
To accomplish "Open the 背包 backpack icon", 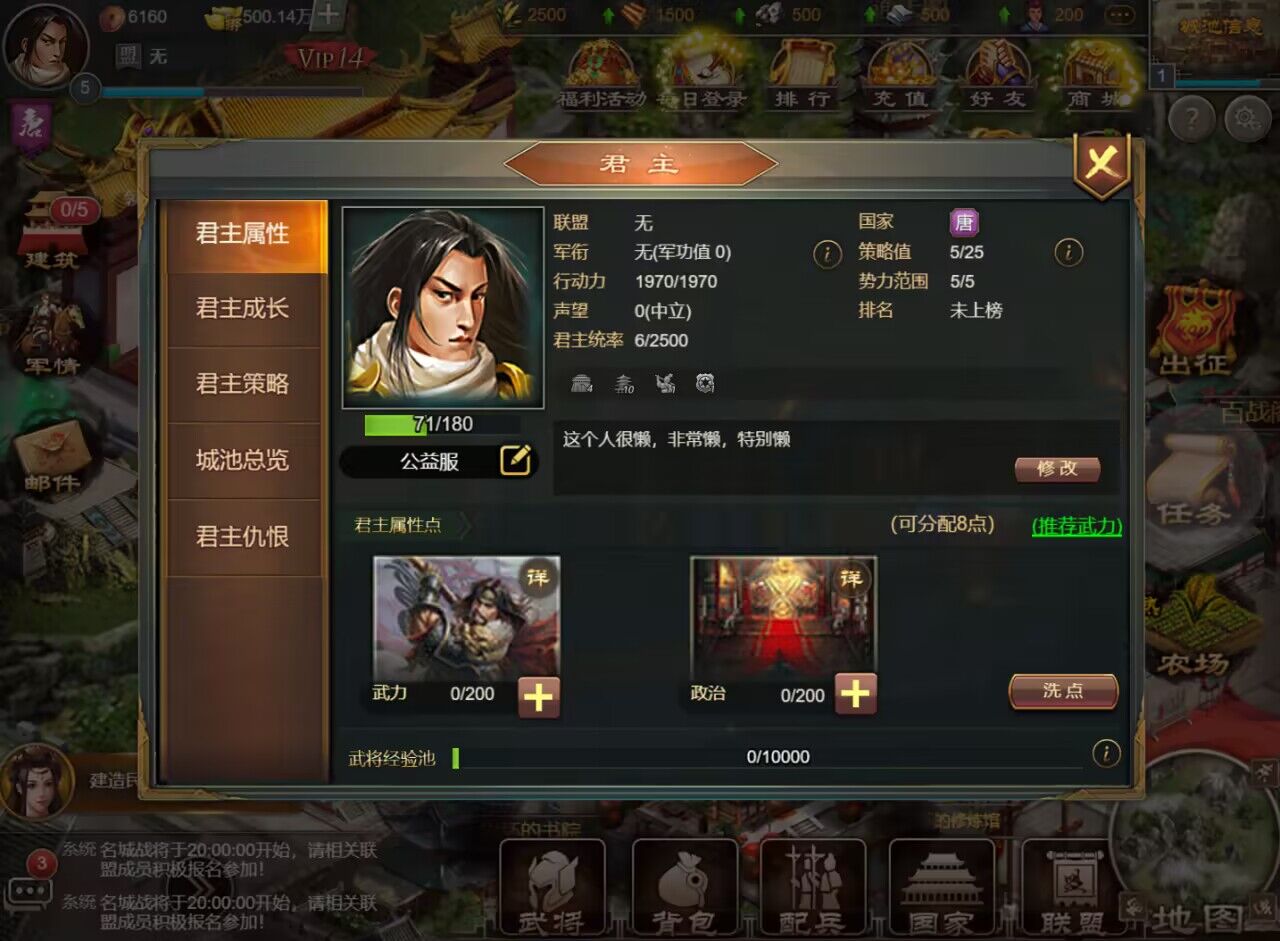I will click(x=685, y=885).
